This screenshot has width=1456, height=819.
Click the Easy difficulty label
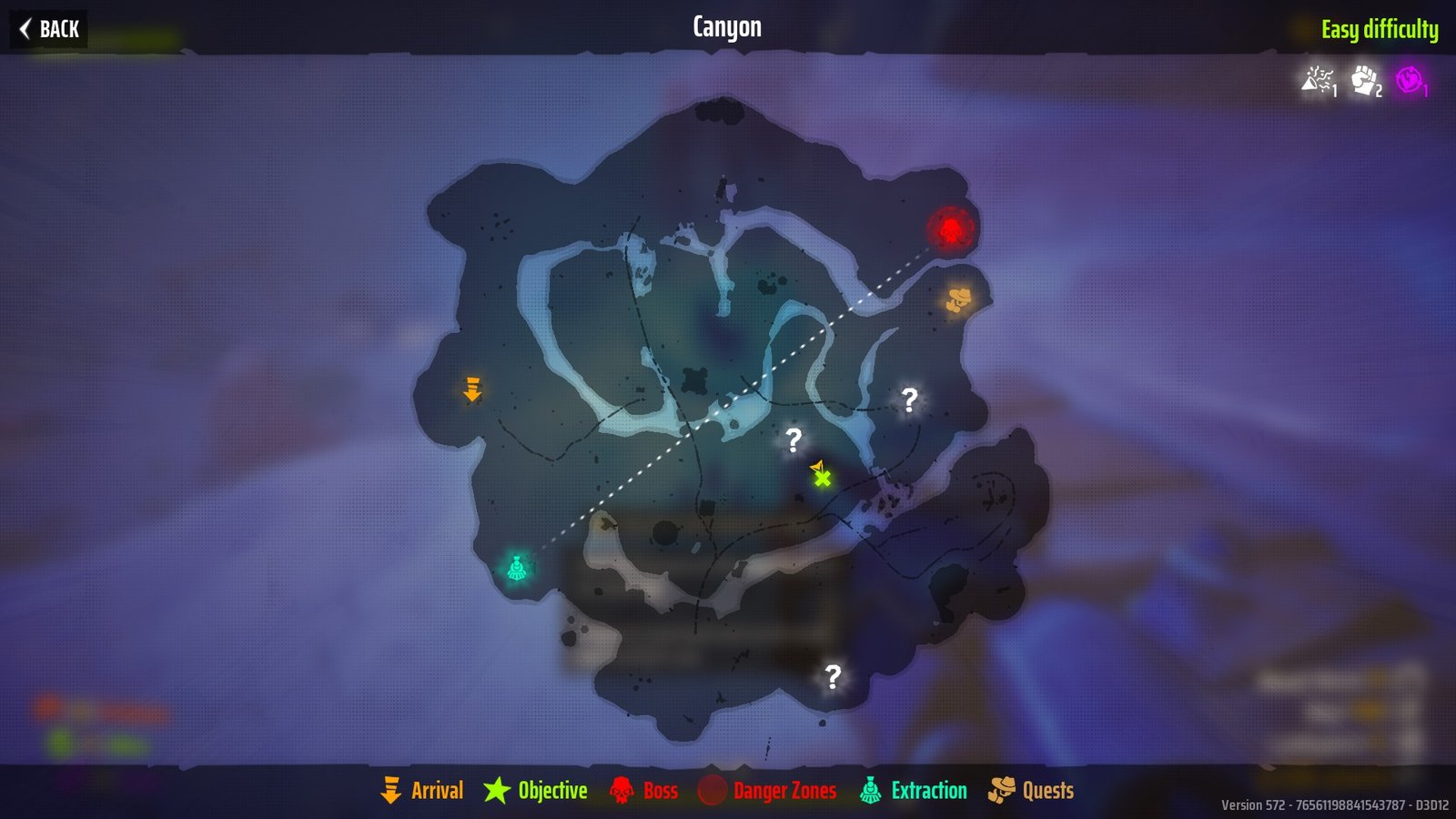tap(1380, 27)
